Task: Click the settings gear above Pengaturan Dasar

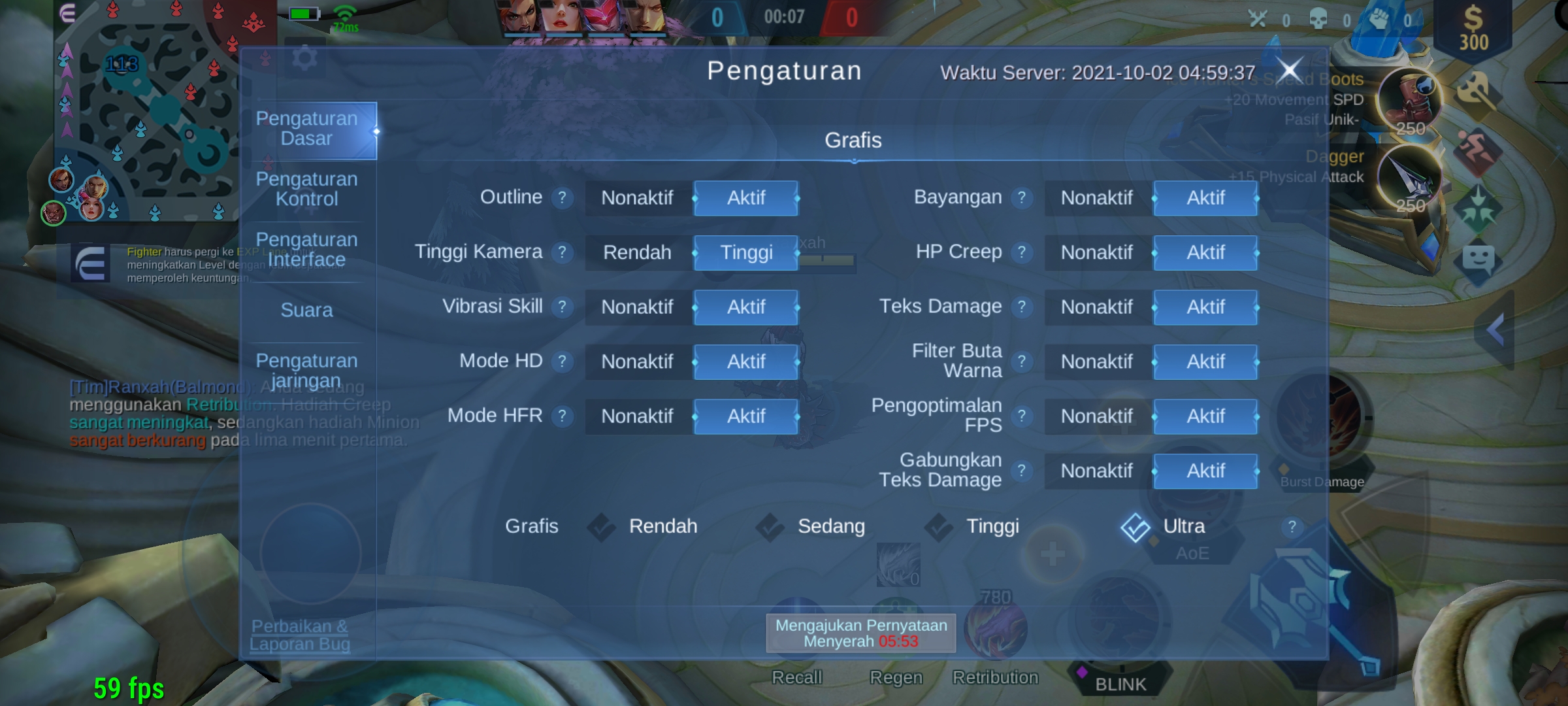Action: pyautogui.click(x=305, y=58)
